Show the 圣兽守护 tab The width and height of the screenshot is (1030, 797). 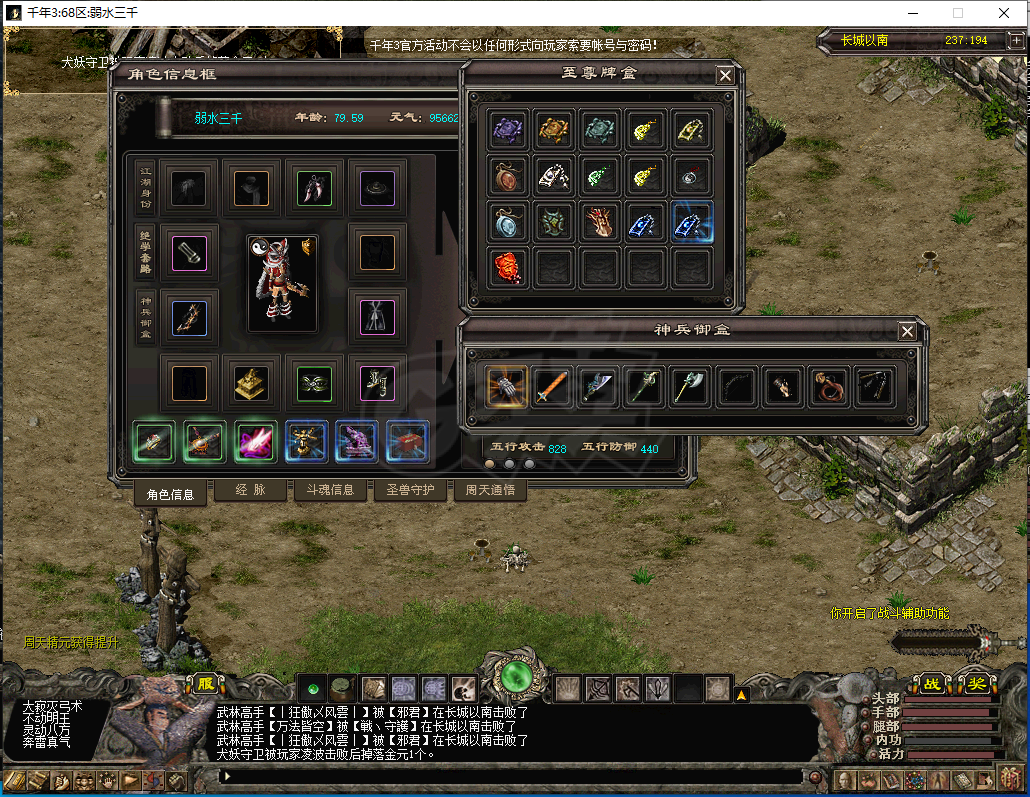[410, 490]
